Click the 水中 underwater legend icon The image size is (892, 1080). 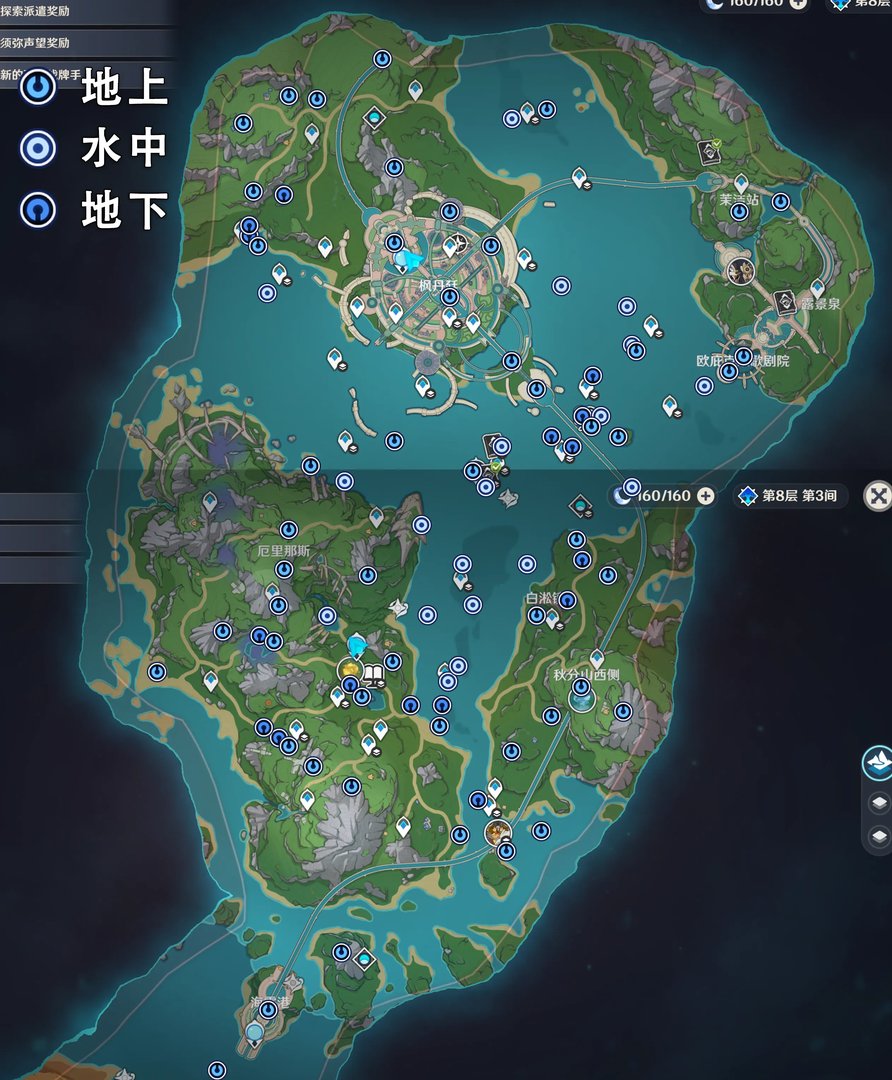tap(39, 148)
